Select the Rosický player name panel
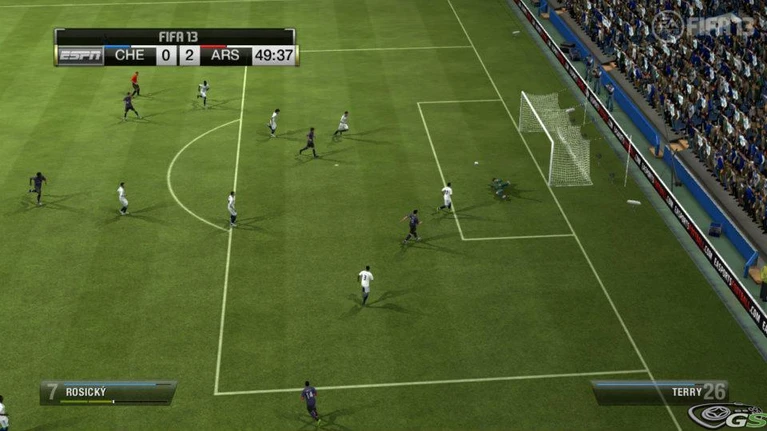 (108, 392)
